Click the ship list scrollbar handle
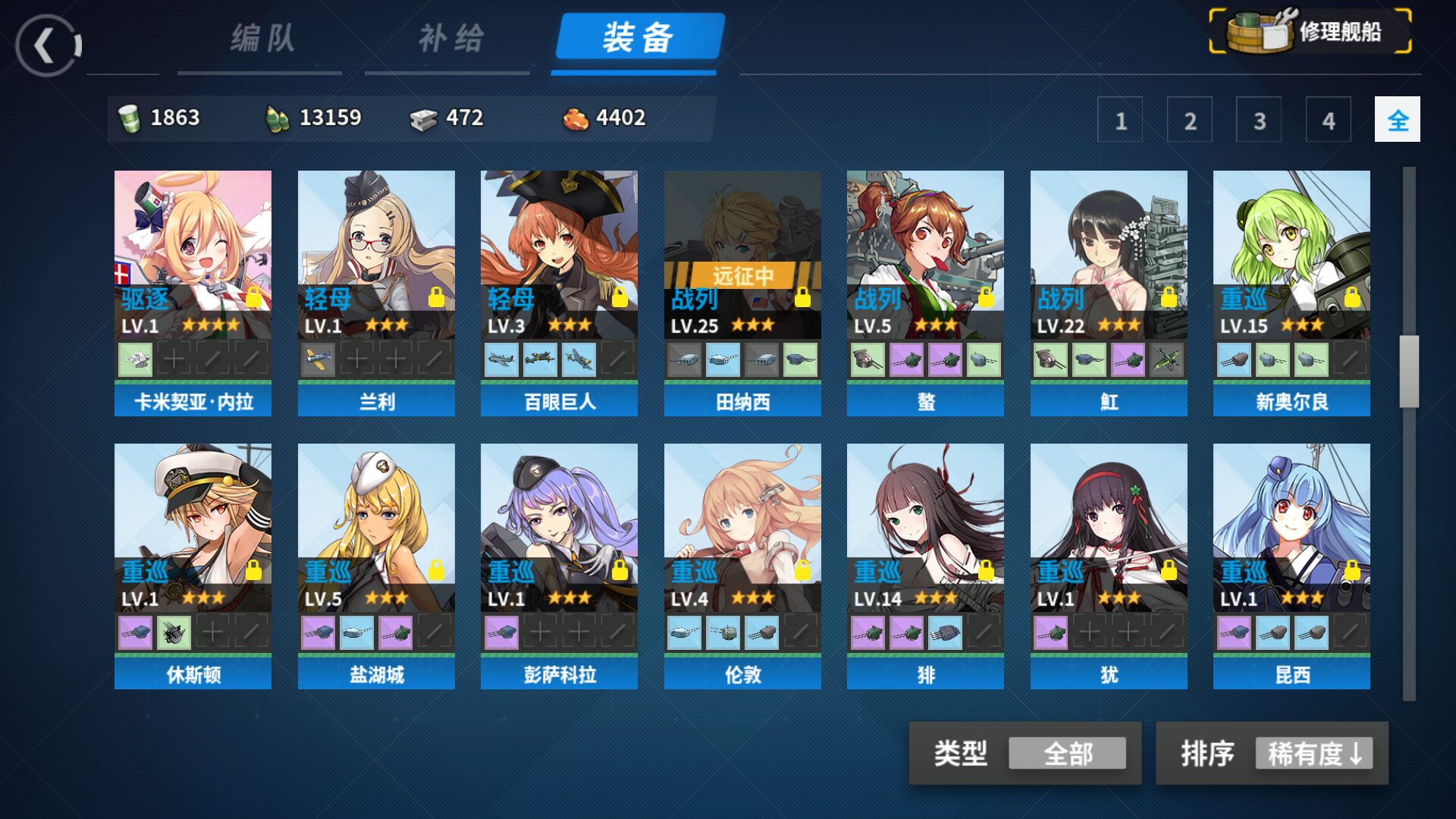This screenshot has height=819, width=1456. point(1409,372)
